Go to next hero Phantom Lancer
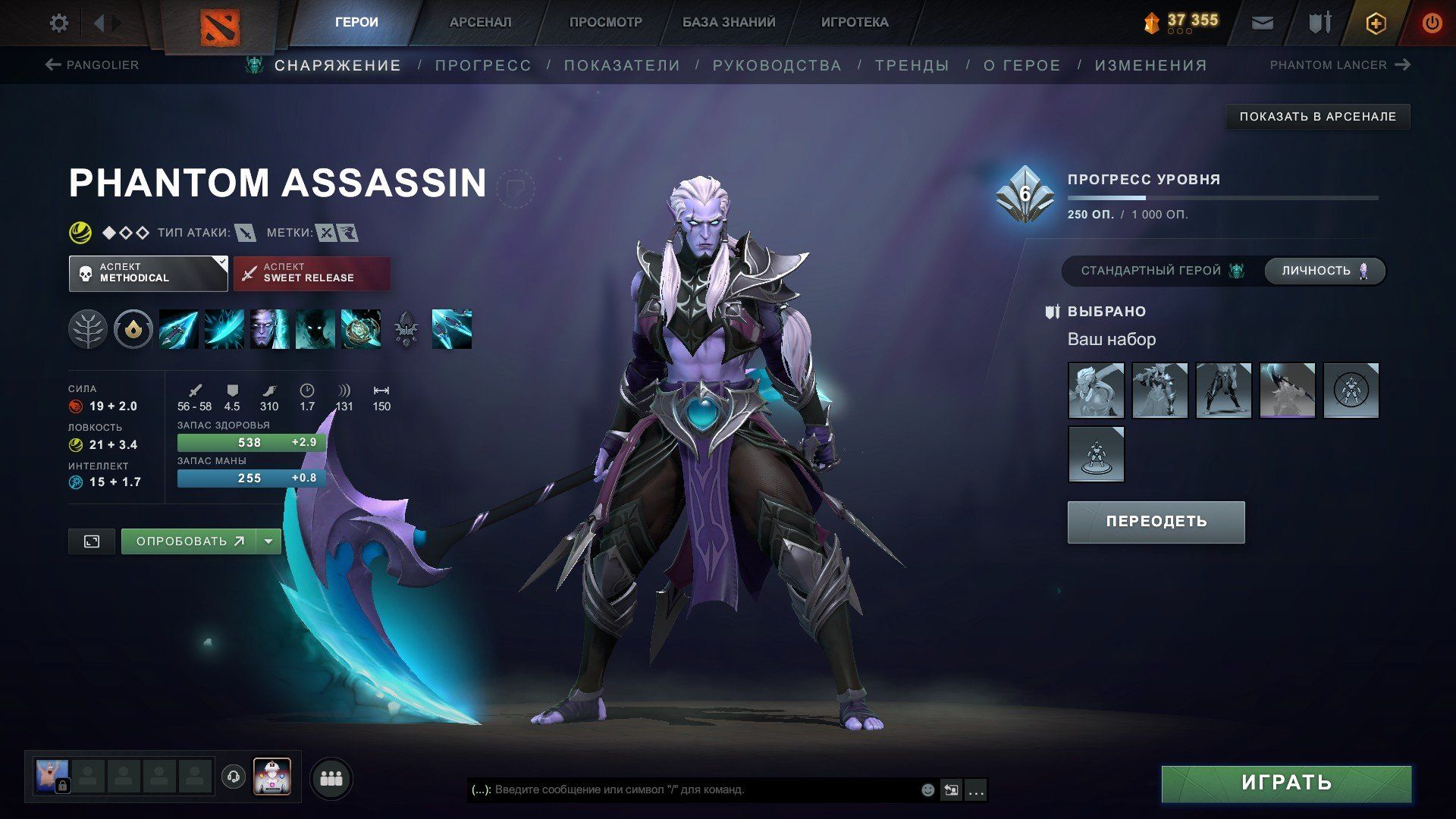Viewport: 1456px width, 819px height. [1339, 65]
